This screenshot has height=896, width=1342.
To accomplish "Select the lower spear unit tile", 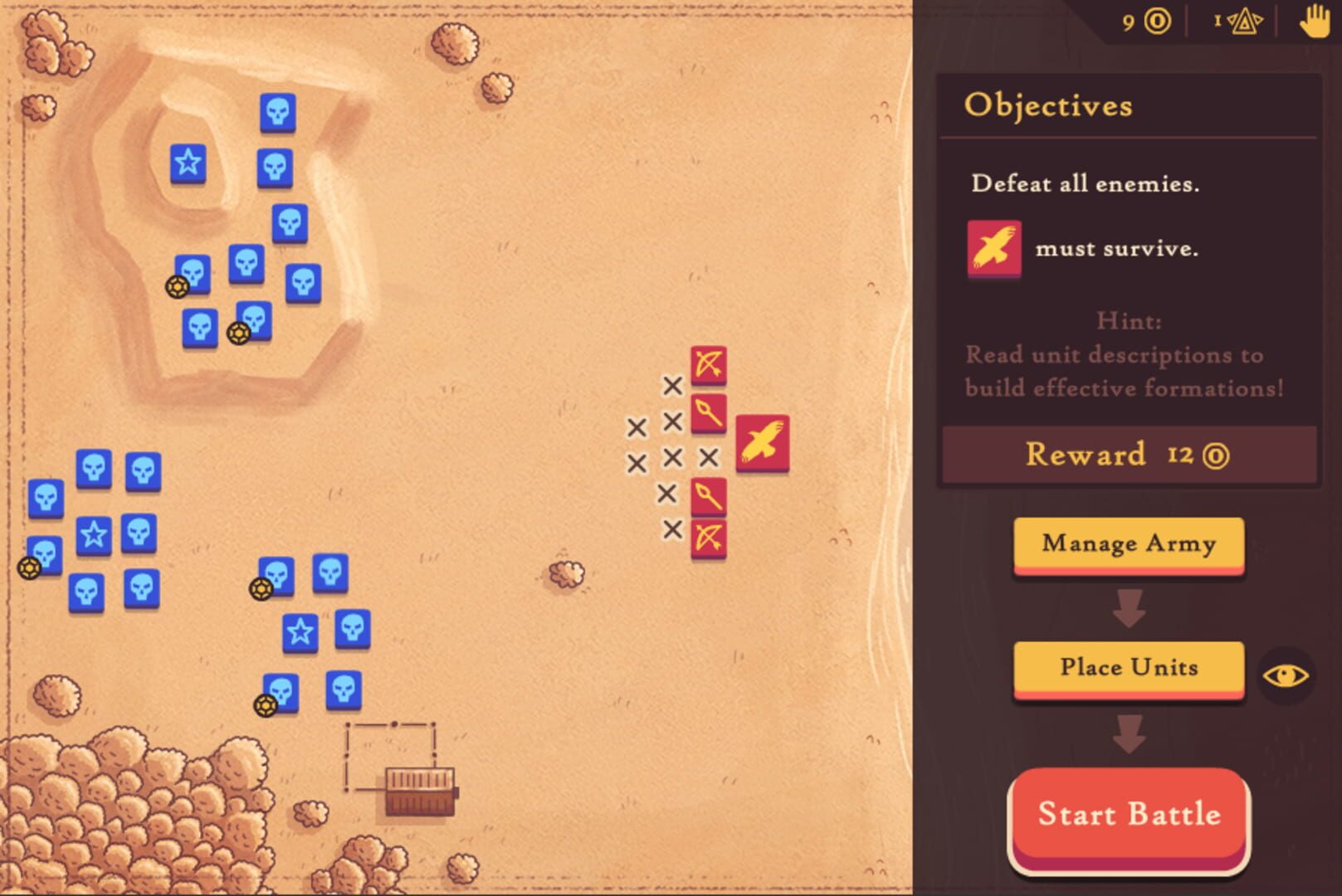I will coord(708,496).
